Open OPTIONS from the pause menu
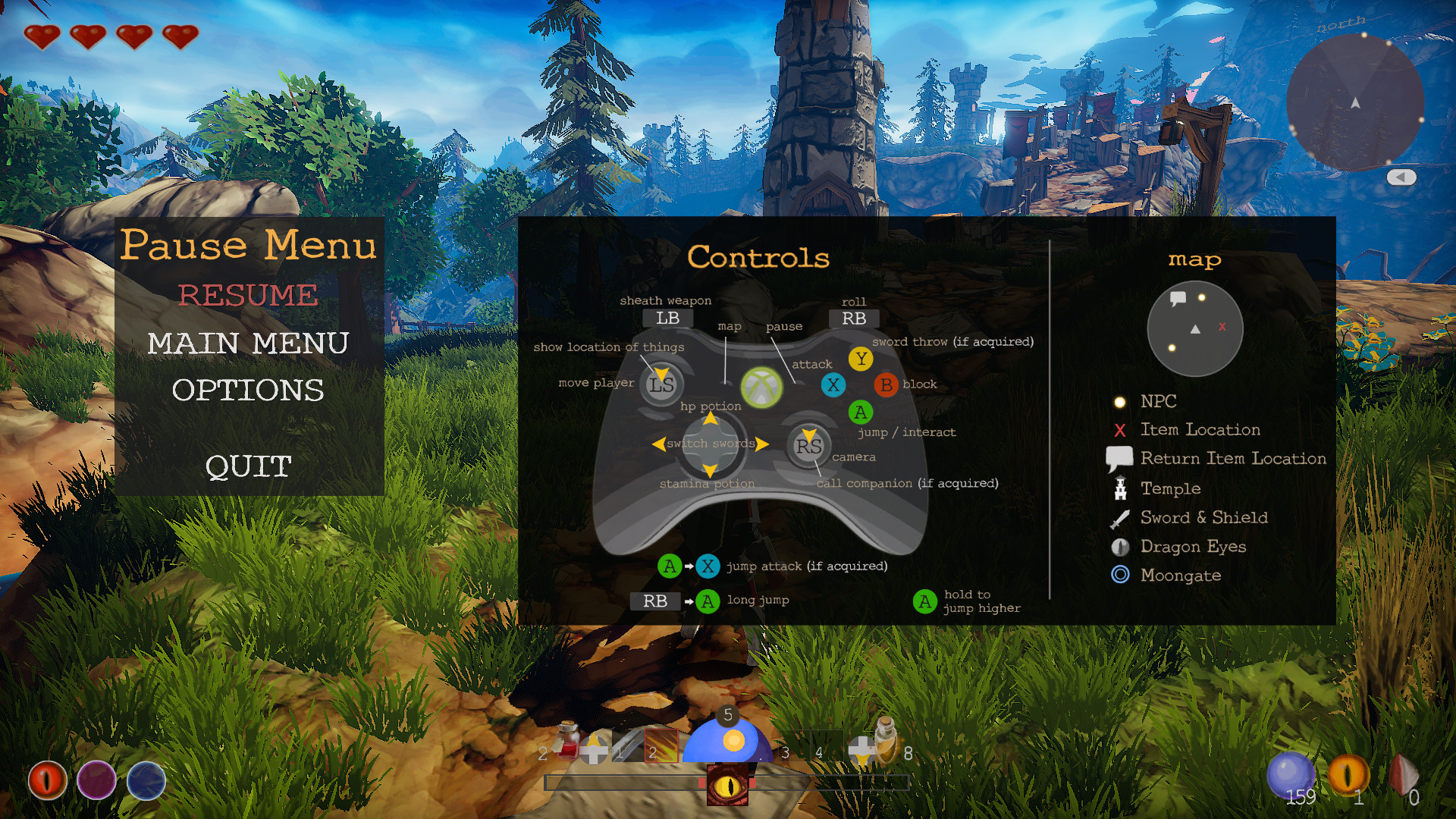 tap(248, 391)
